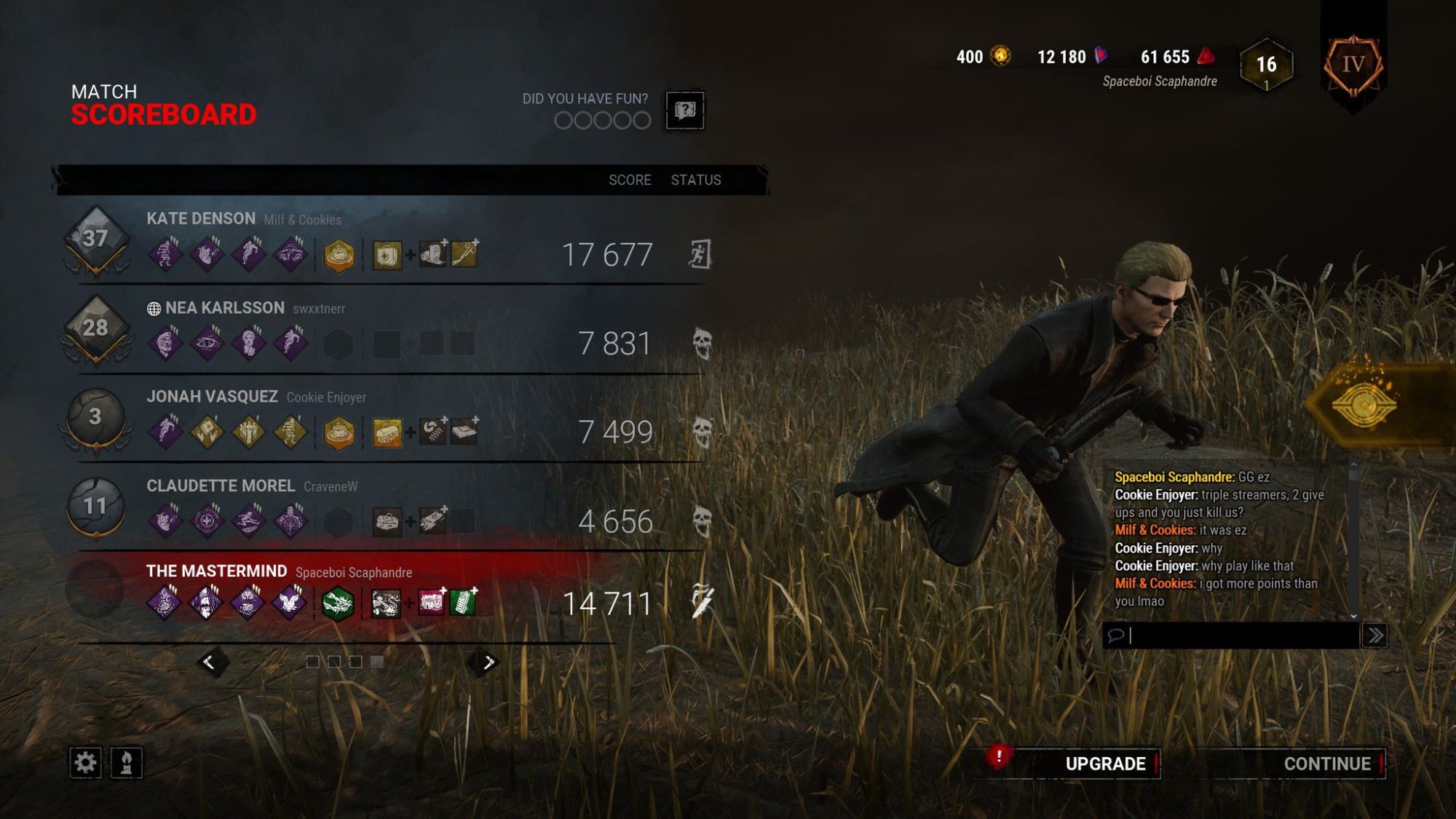
Task: Open the candle icon next to settings
Action: pos(126,763)
